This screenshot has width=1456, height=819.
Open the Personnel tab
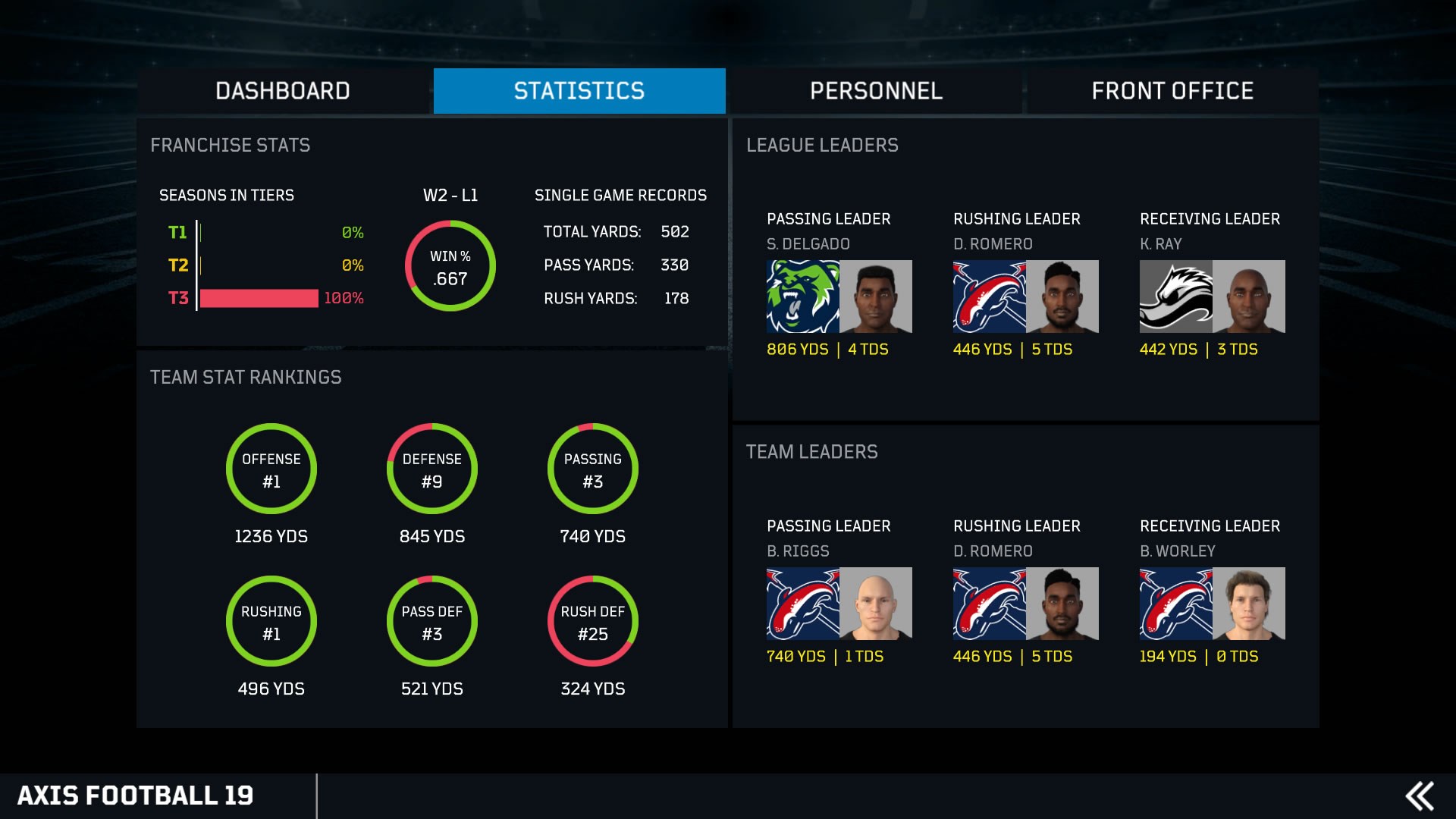click(x=876, y=90)
